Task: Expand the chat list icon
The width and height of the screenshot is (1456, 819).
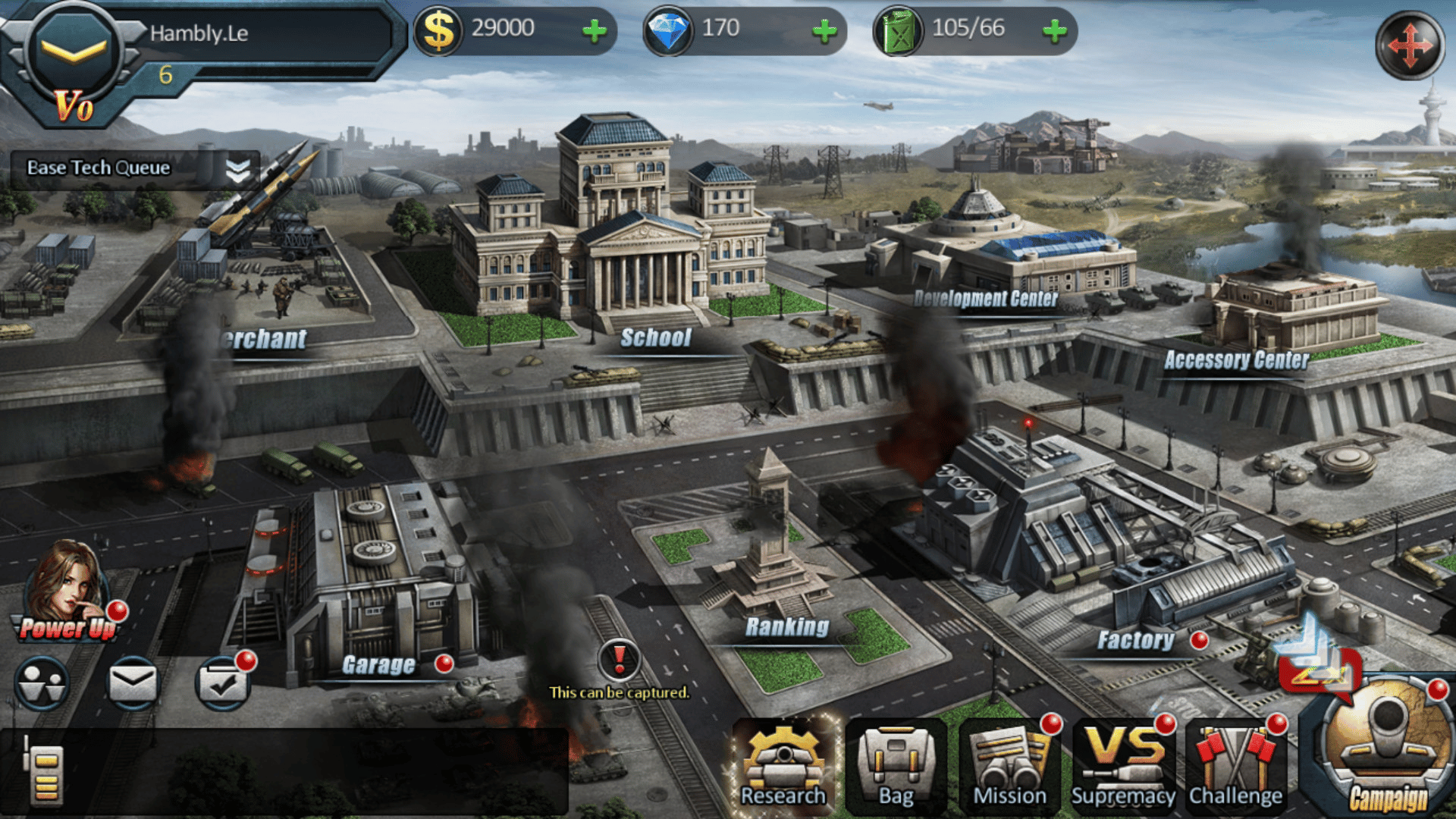Action: pos(45,775)
